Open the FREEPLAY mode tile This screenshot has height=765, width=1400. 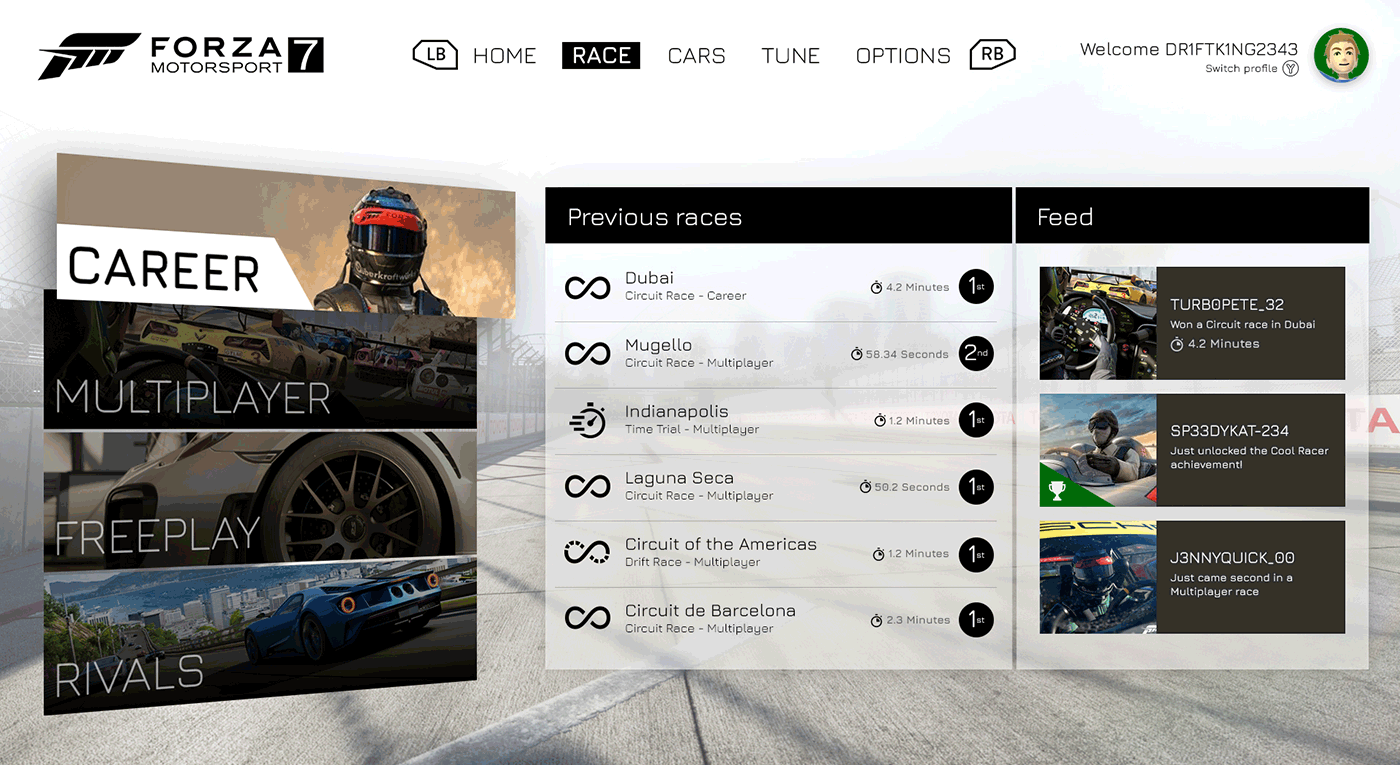(x=260, y=500)
